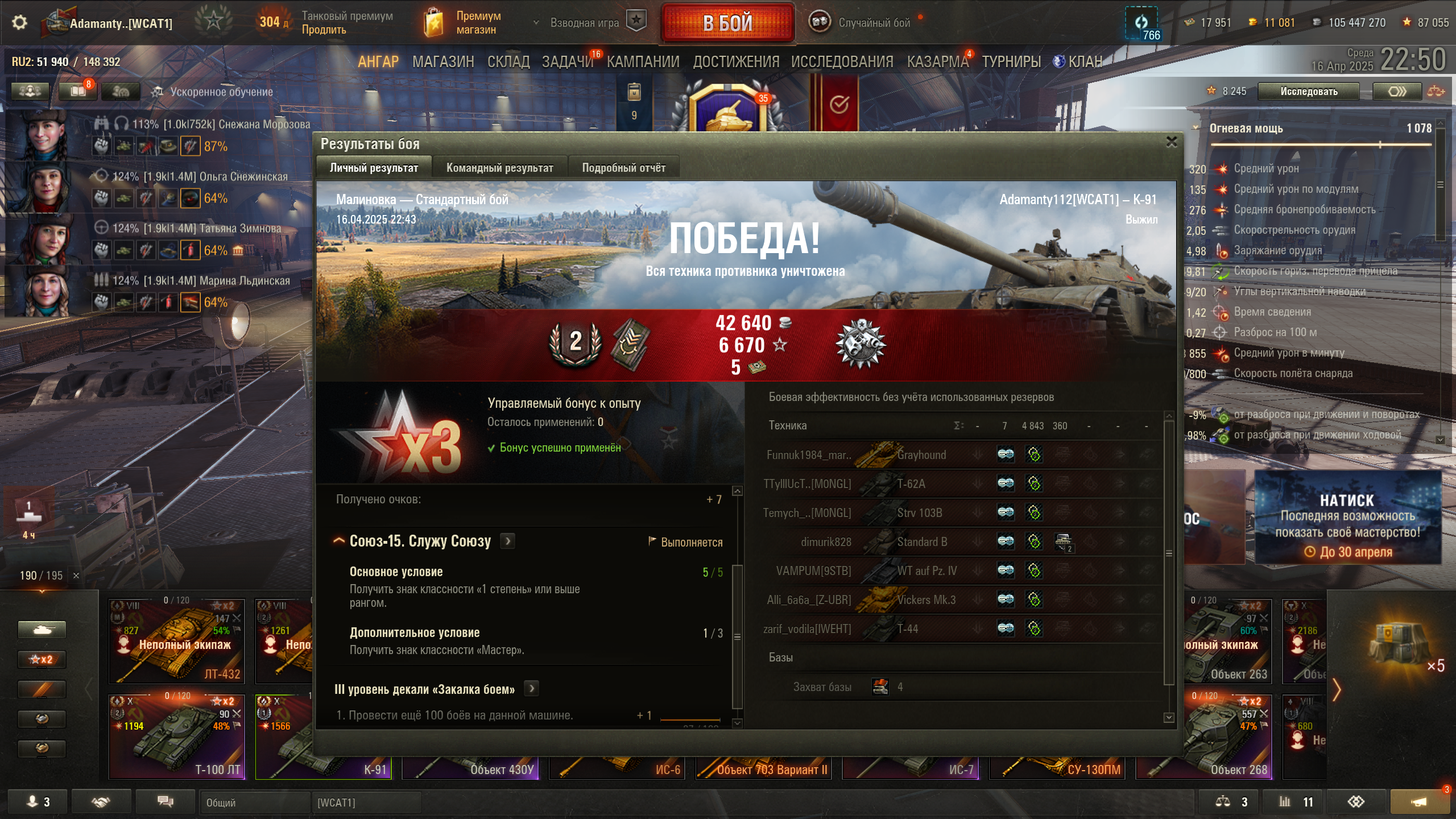The image size is (1456, 819).
Task: Start battle with the В БОЙ button
Action: pos(727,23)
